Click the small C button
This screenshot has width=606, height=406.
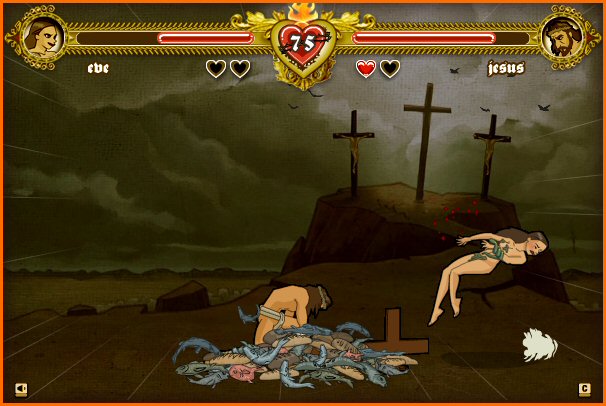[585, 389]
